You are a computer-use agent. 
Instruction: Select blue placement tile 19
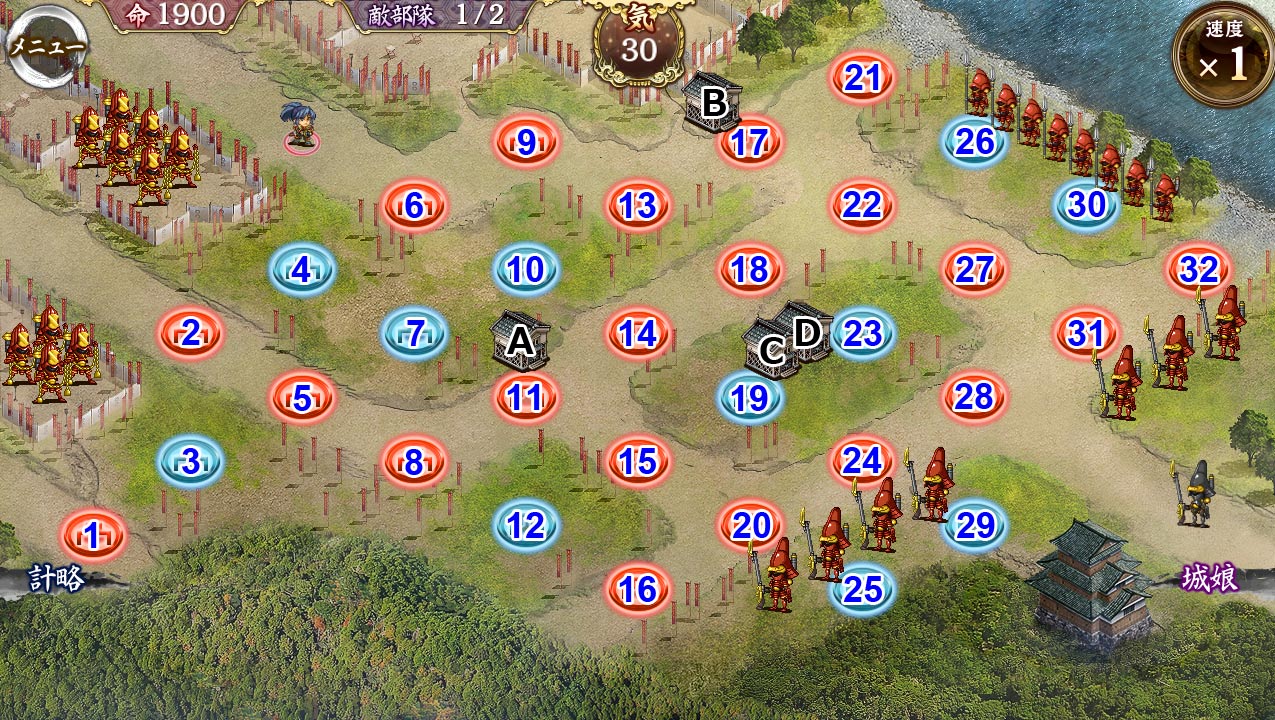pos(750,399)
